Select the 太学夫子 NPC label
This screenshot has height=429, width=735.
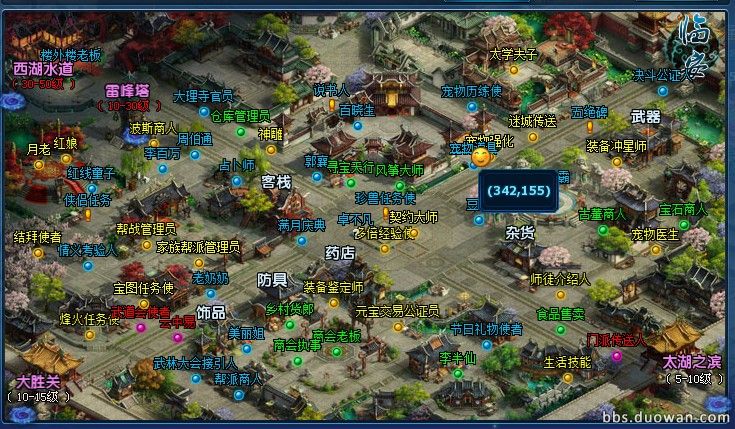tap(514, 54)
